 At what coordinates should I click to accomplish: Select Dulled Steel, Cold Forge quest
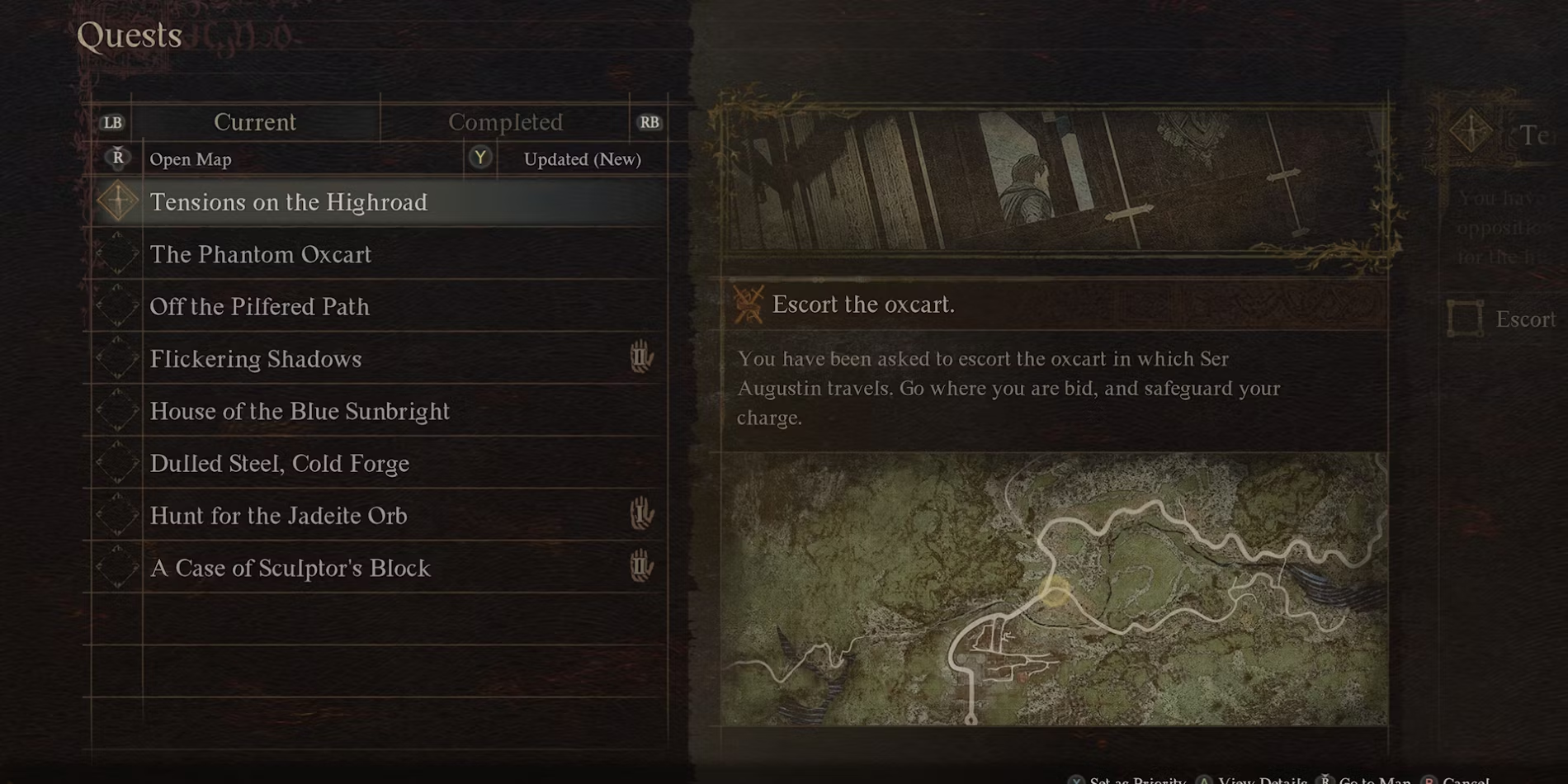point(279,463)
